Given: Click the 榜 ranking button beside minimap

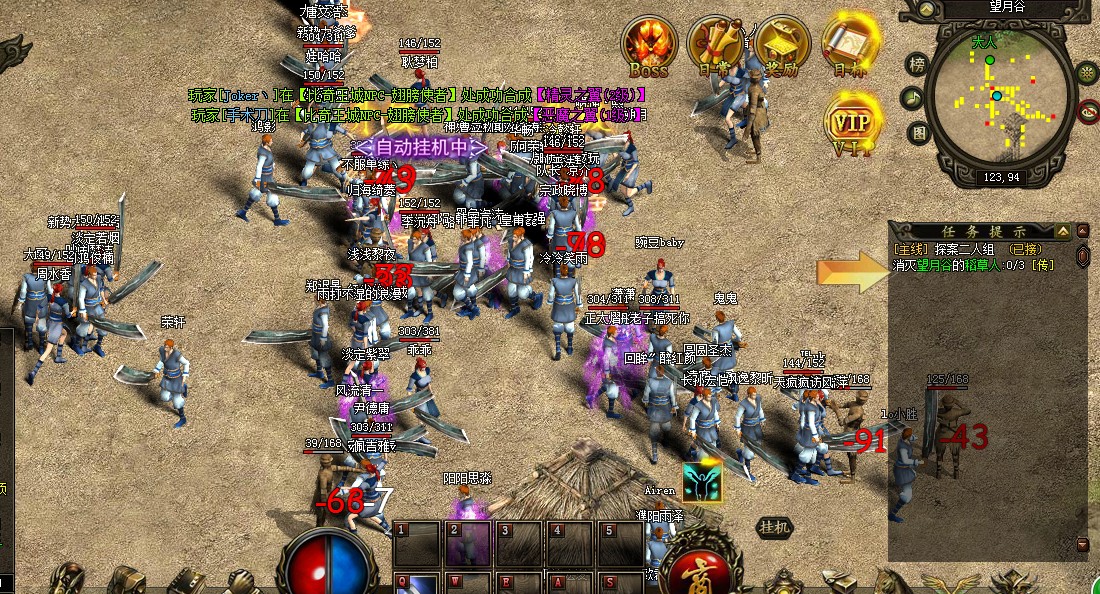Looking at the screenshot, I should pyautogui.click(x=916, y=65).
